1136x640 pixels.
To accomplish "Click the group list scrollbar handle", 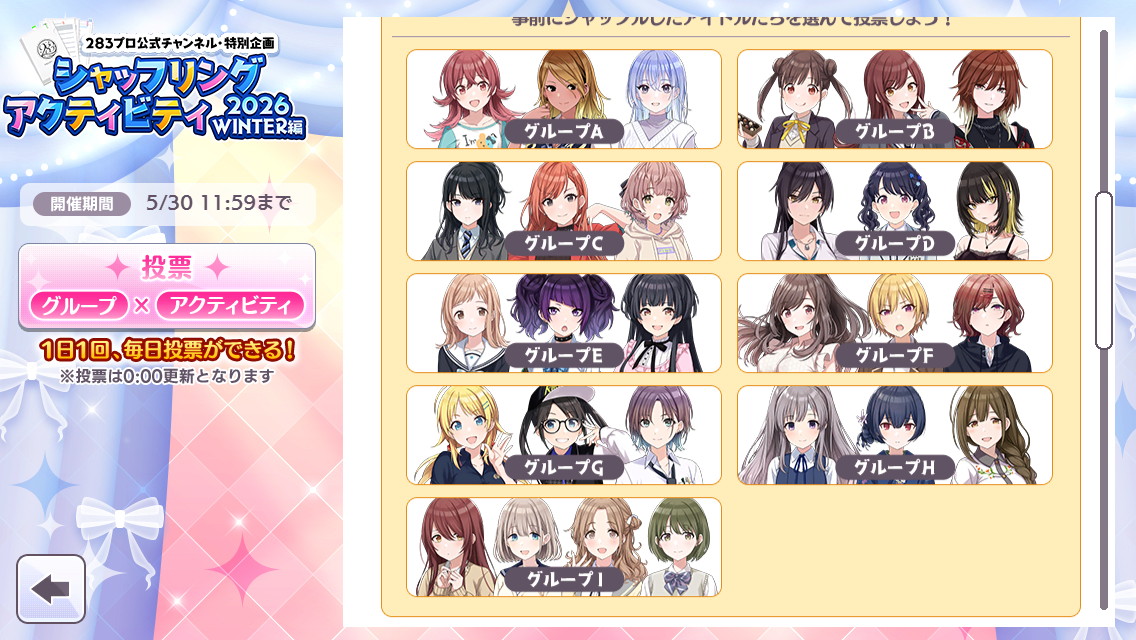I will click(x=1104, y=270).
